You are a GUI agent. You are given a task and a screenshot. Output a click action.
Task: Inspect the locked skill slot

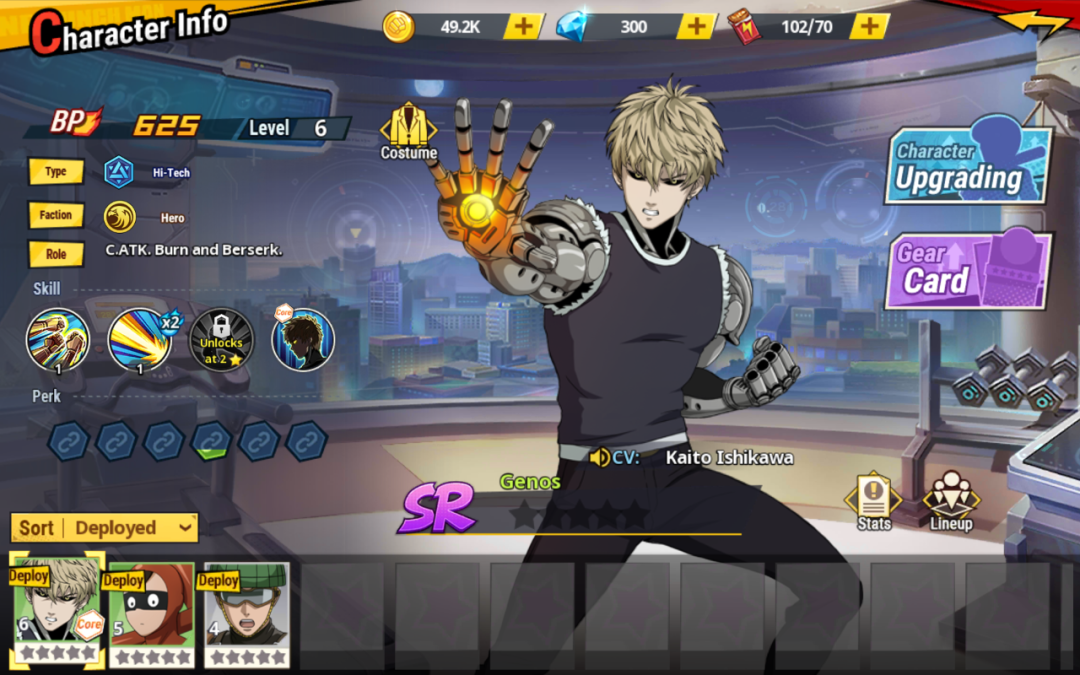click(x=221, y=340)
